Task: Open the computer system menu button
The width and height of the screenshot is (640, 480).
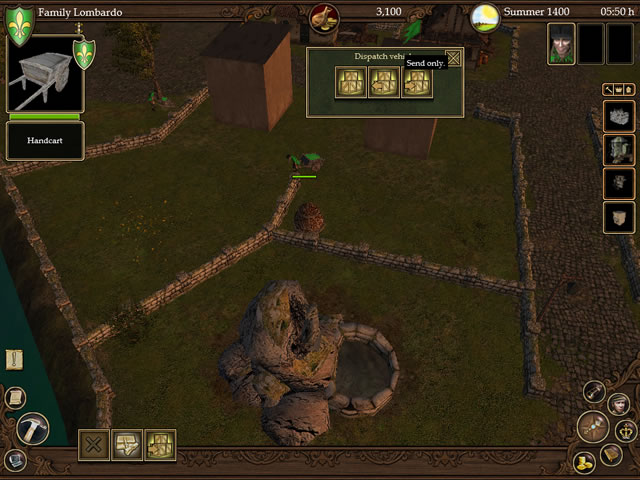Action: tap(14, 460)
